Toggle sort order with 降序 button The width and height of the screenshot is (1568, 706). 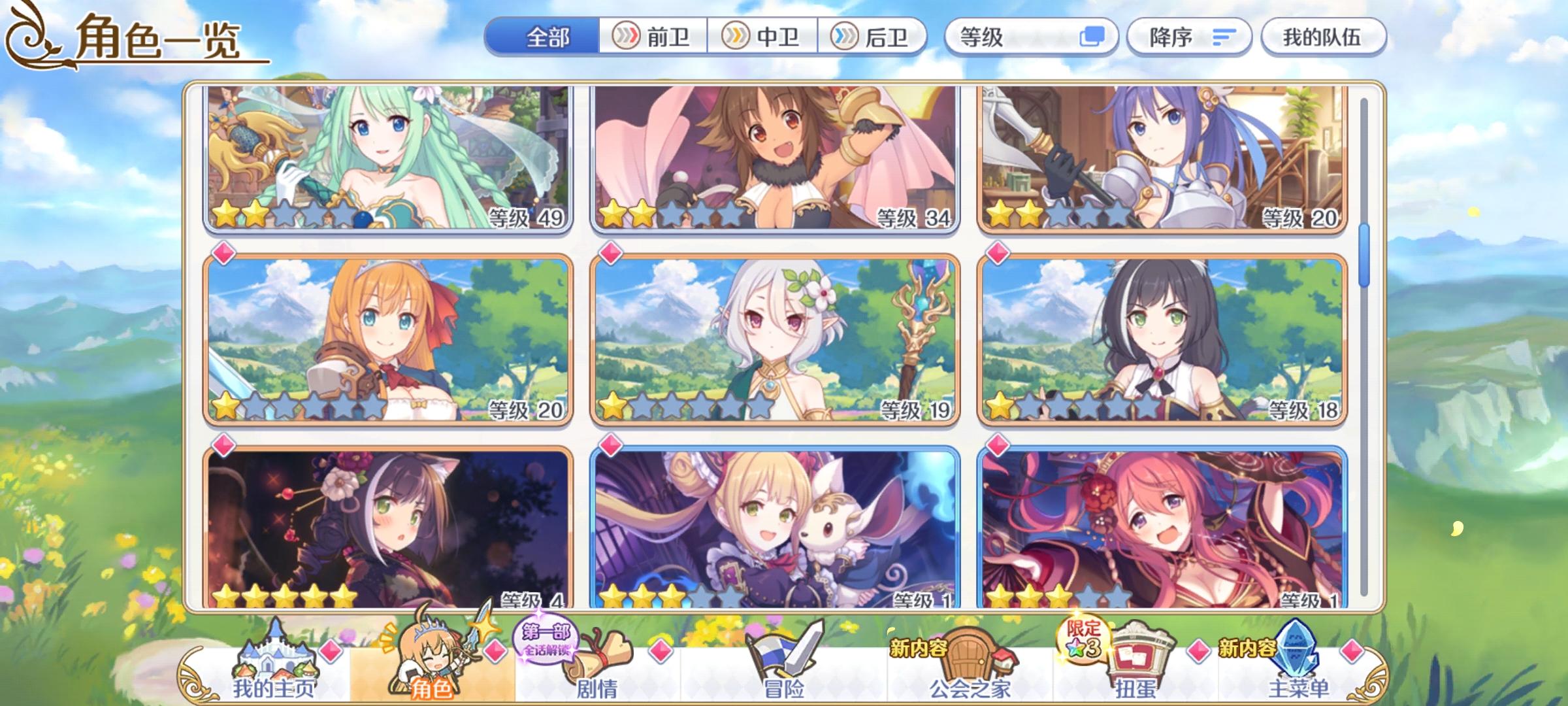click(x=1189, y=37)
